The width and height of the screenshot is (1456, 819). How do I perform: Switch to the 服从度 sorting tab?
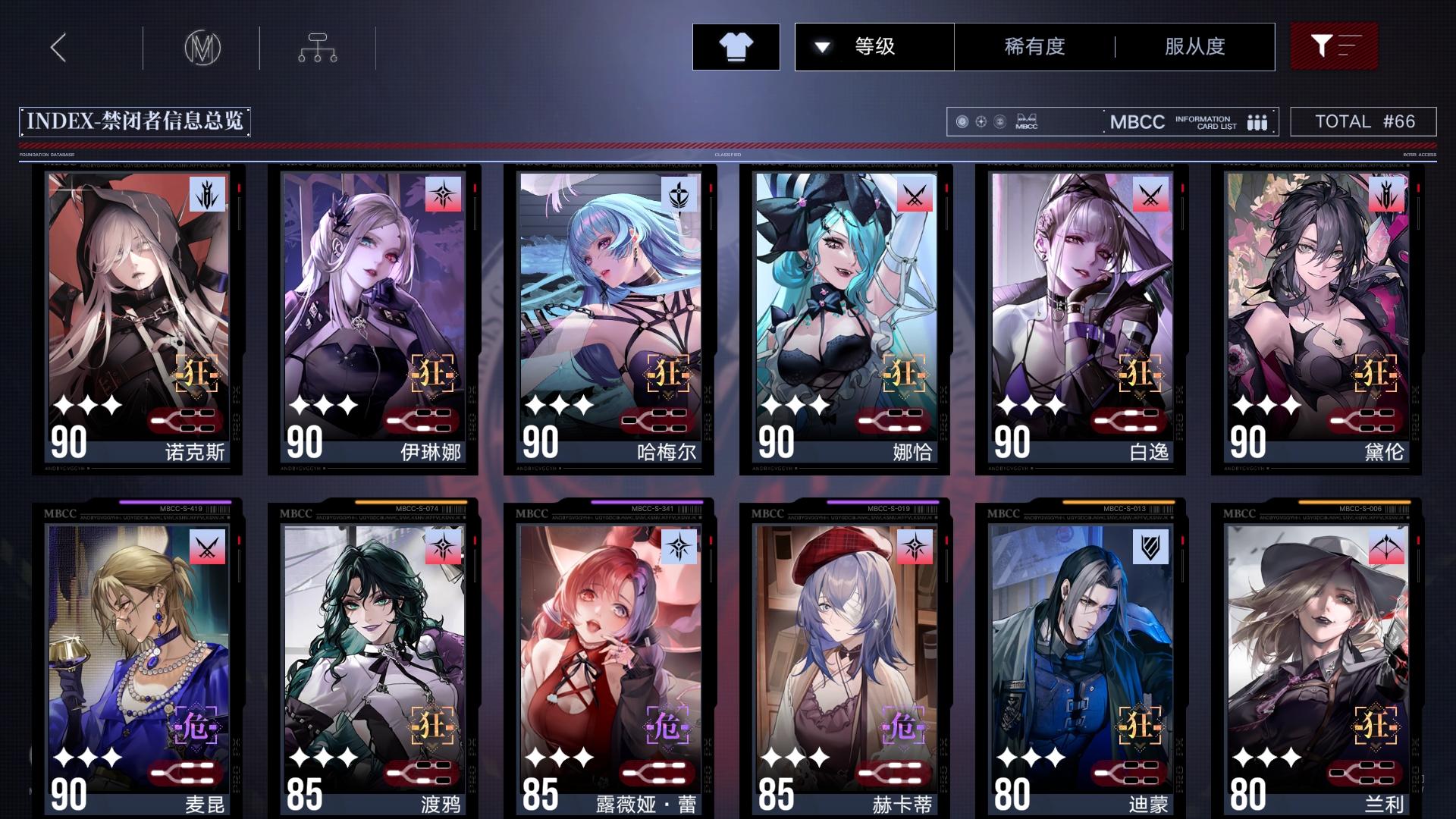1194,46
